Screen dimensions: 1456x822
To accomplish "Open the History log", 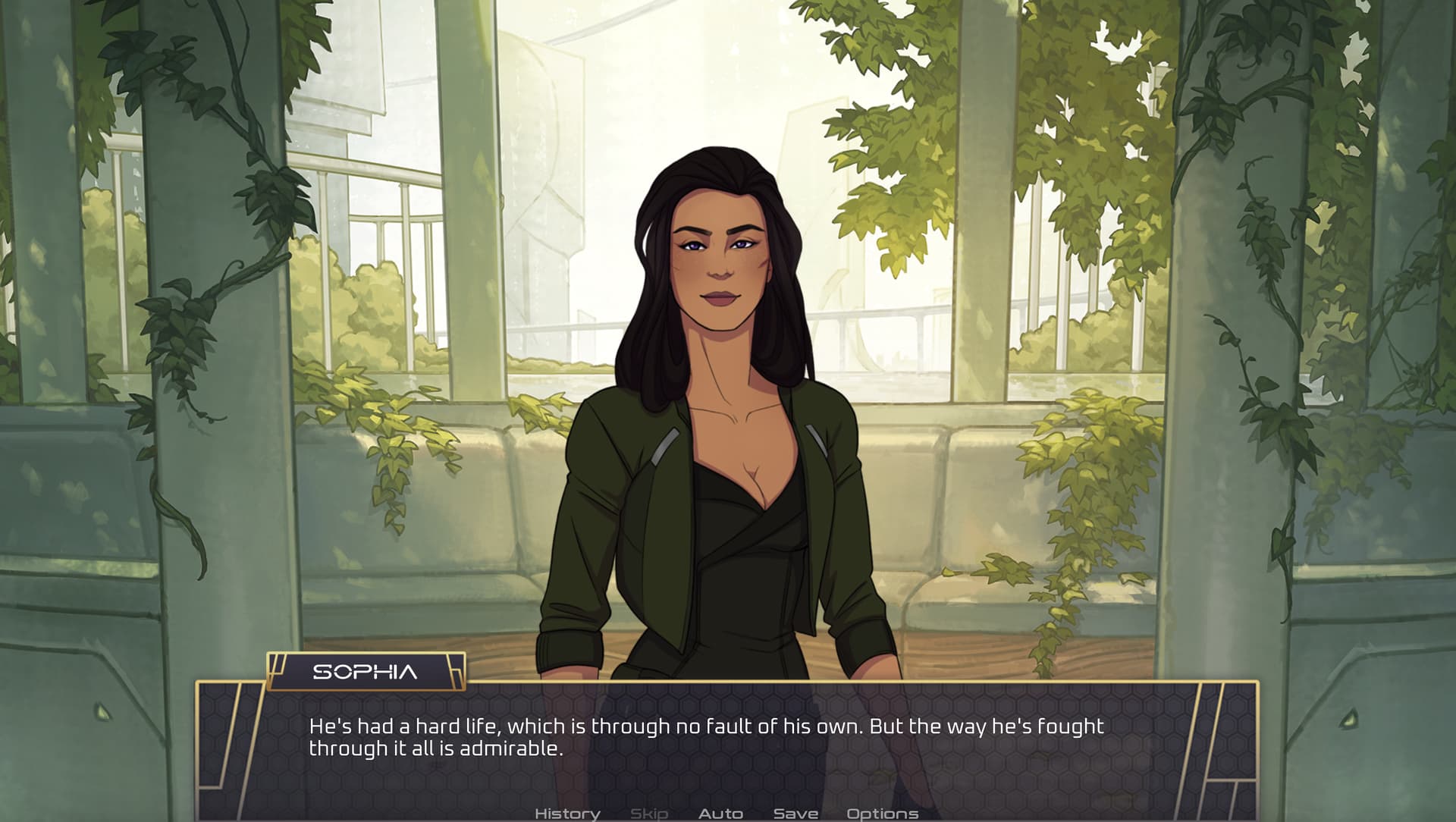I will tap(567, 814).
